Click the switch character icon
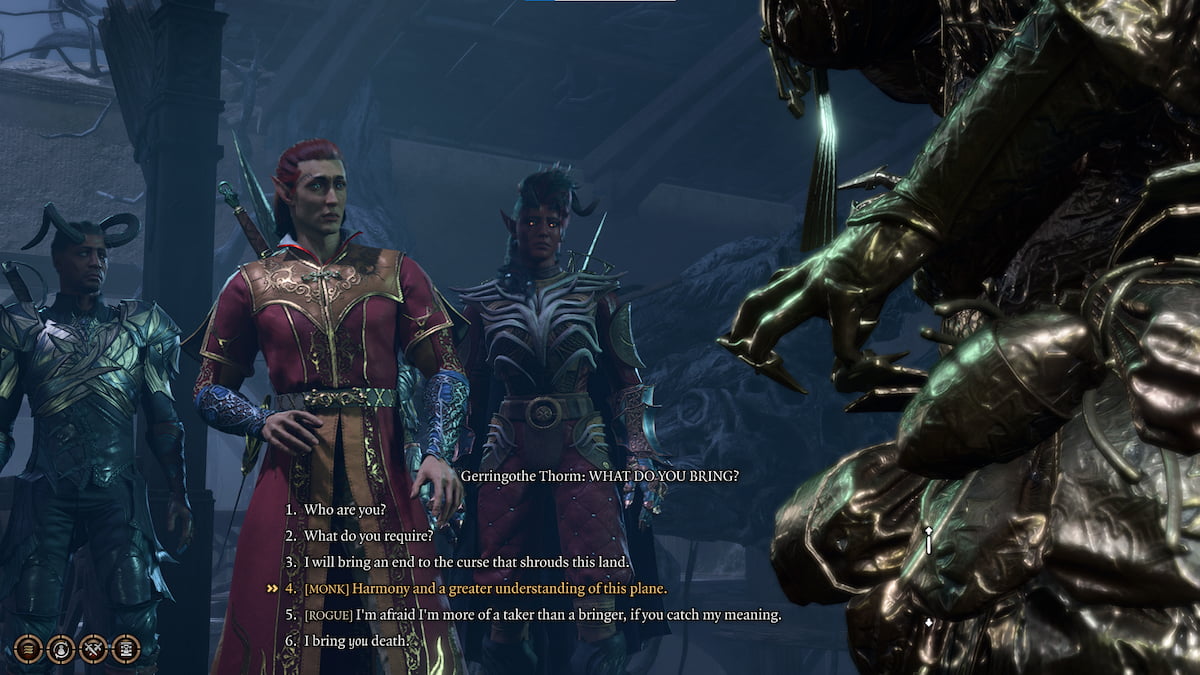The image size is (1200, 675). pyautogui.click(x=61, y=649)
